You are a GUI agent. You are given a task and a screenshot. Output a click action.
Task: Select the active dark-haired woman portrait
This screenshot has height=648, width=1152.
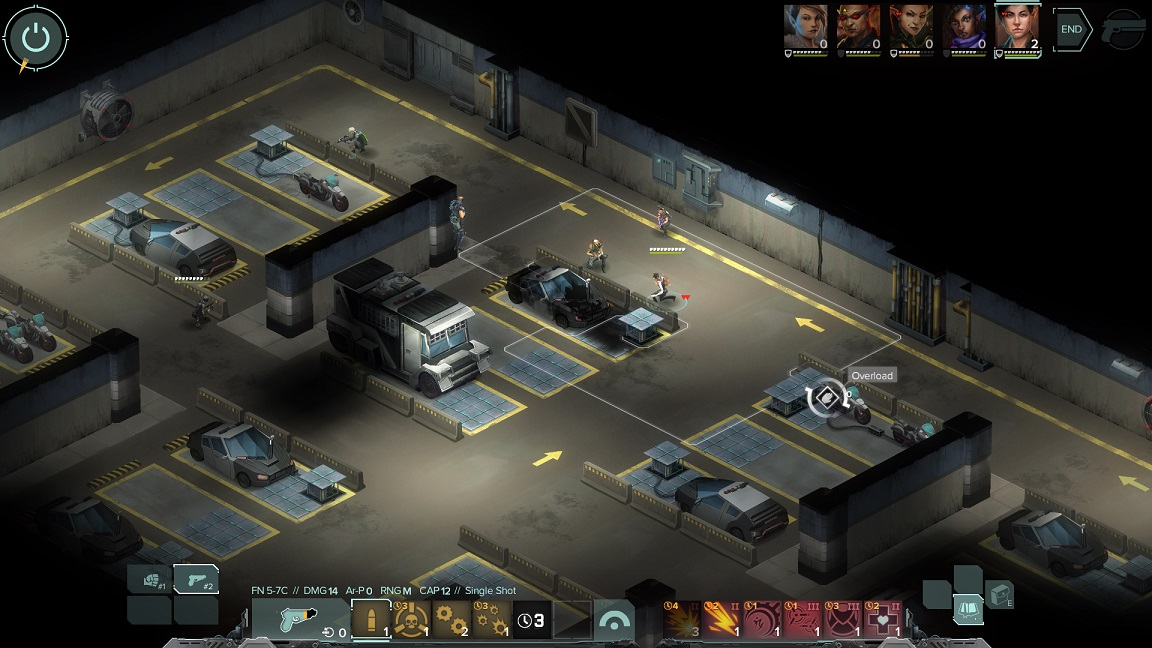(x=1018, y=26)
